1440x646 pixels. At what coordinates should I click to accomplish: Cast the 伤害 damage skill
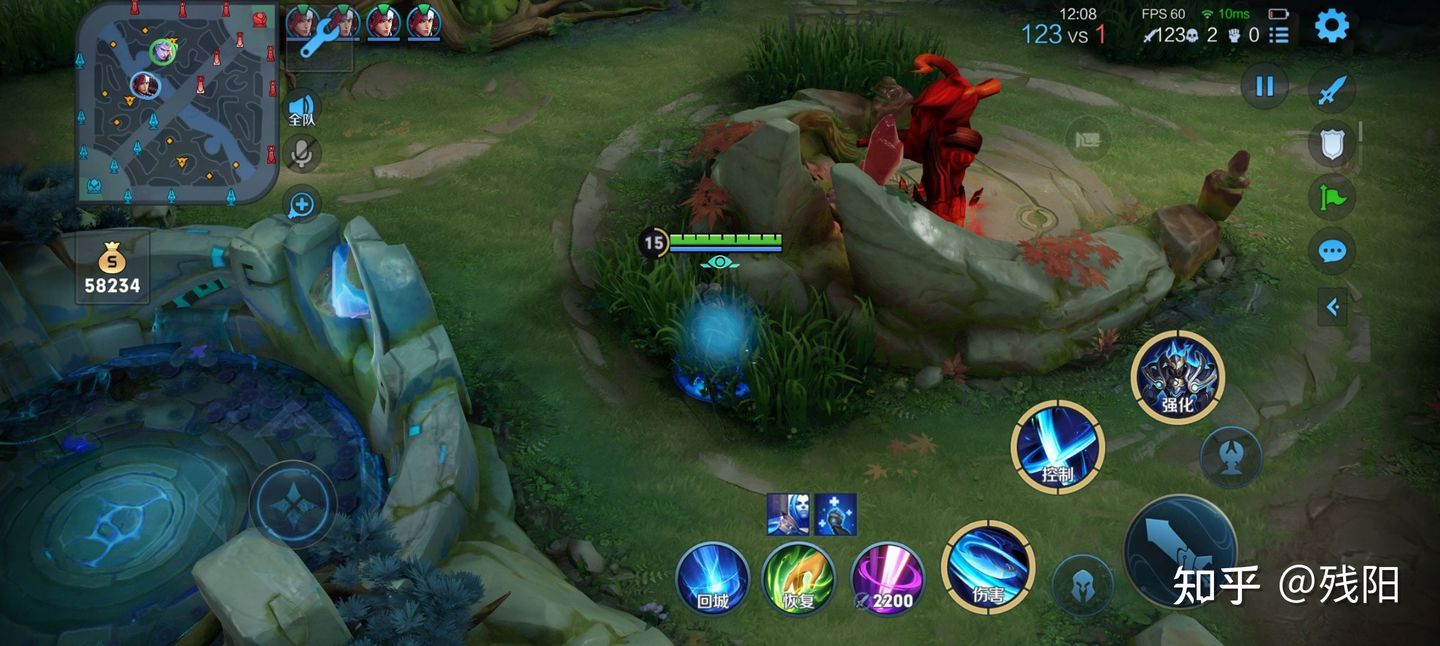tap(988, 567)
